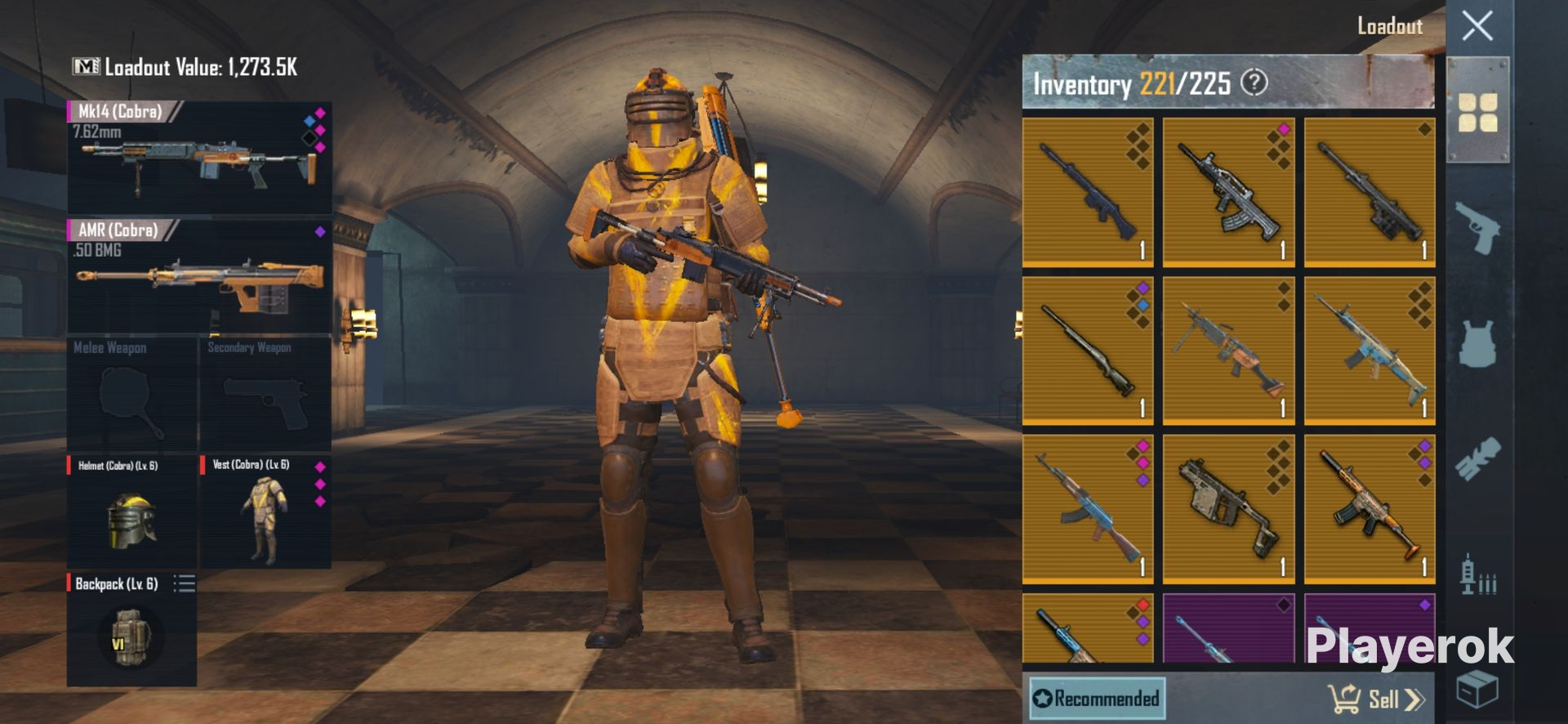Select the Mk14 (Cobra) weapon slot
1568x724 pixels.
pyautogui.click(x=199, y=158)
